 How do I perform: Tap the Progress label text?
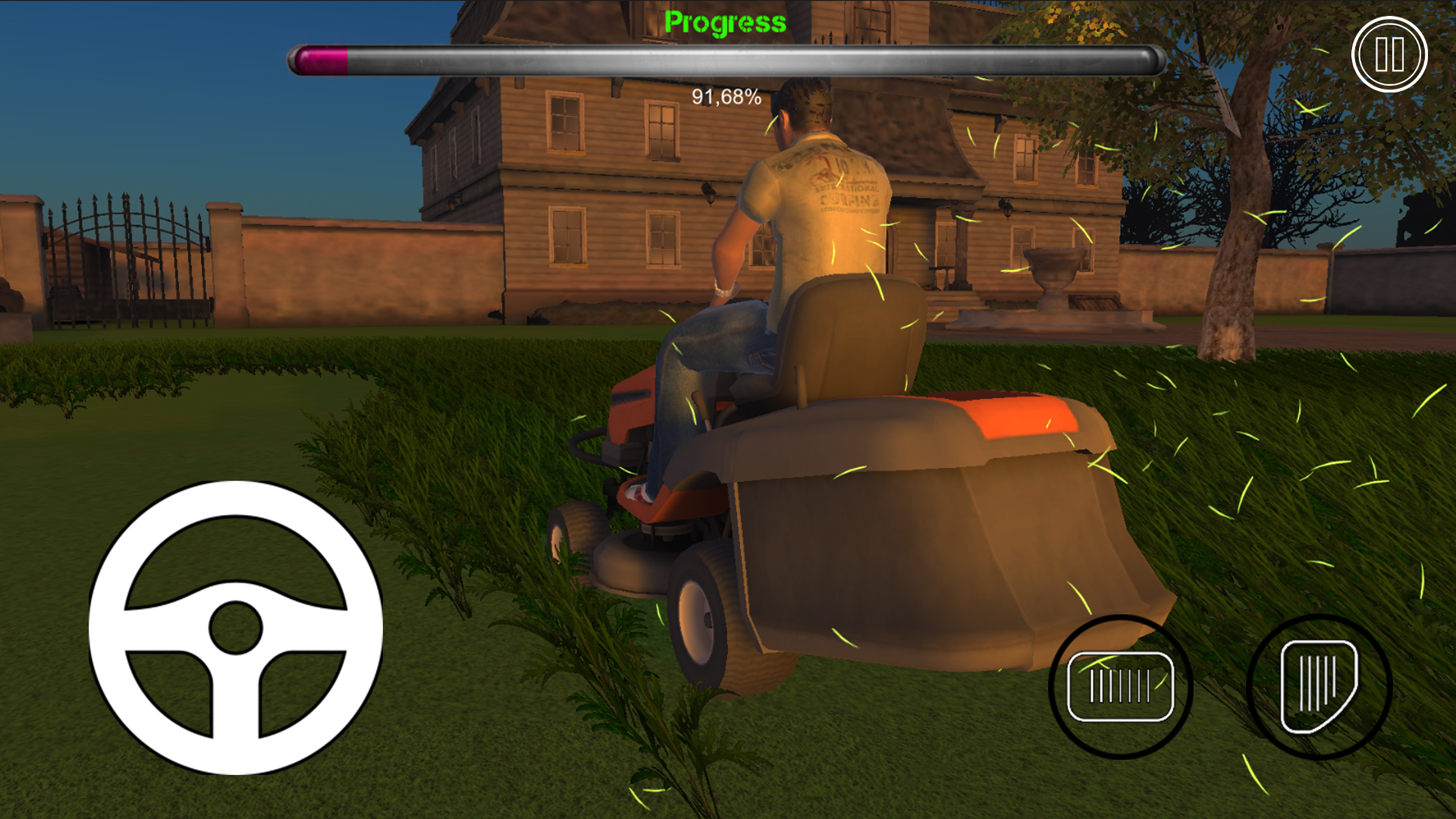[726, 21]
